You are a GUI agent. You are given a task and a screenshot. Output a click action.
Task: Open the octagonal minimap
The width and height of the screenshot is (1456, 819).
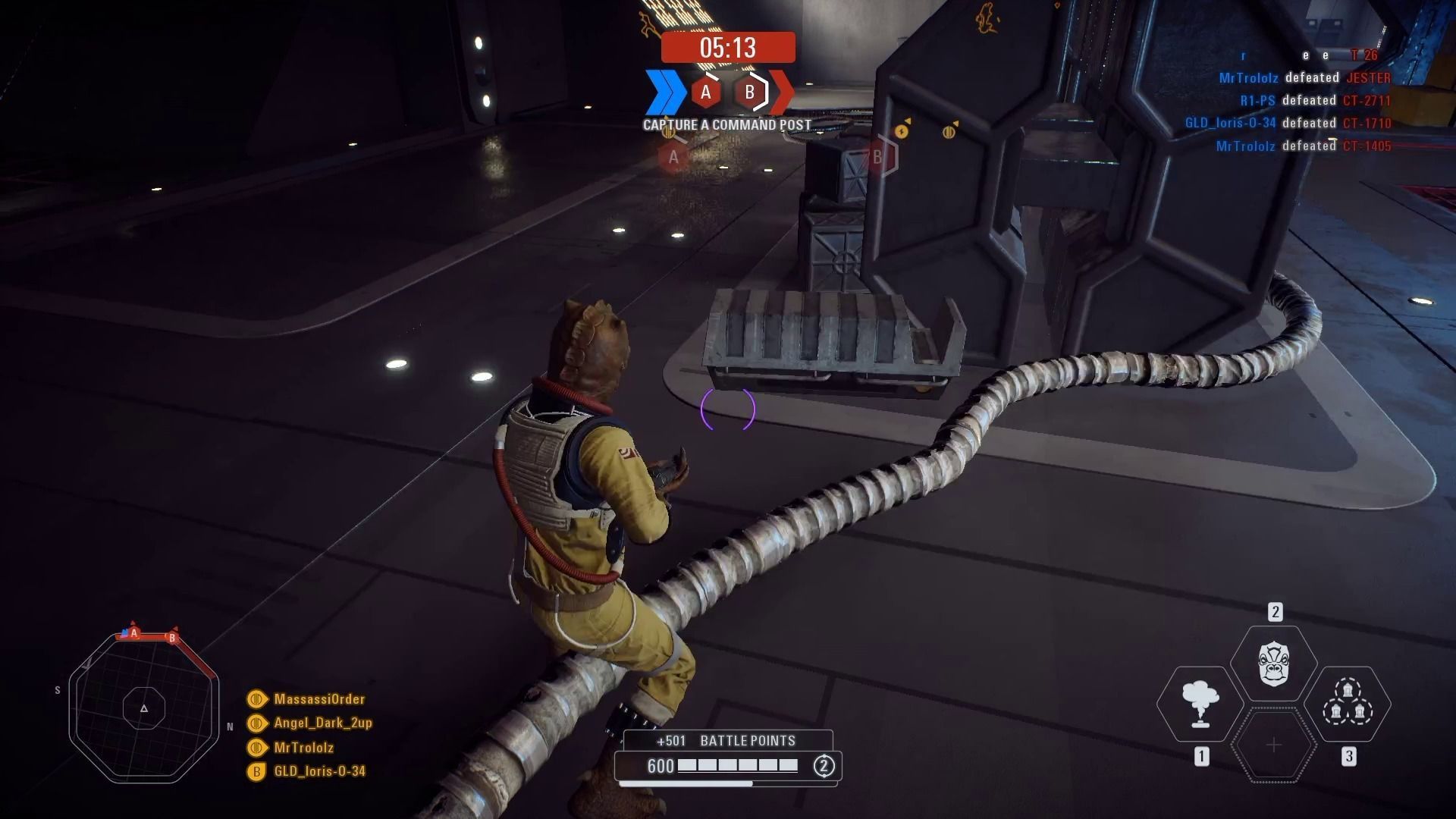[144, 708]
